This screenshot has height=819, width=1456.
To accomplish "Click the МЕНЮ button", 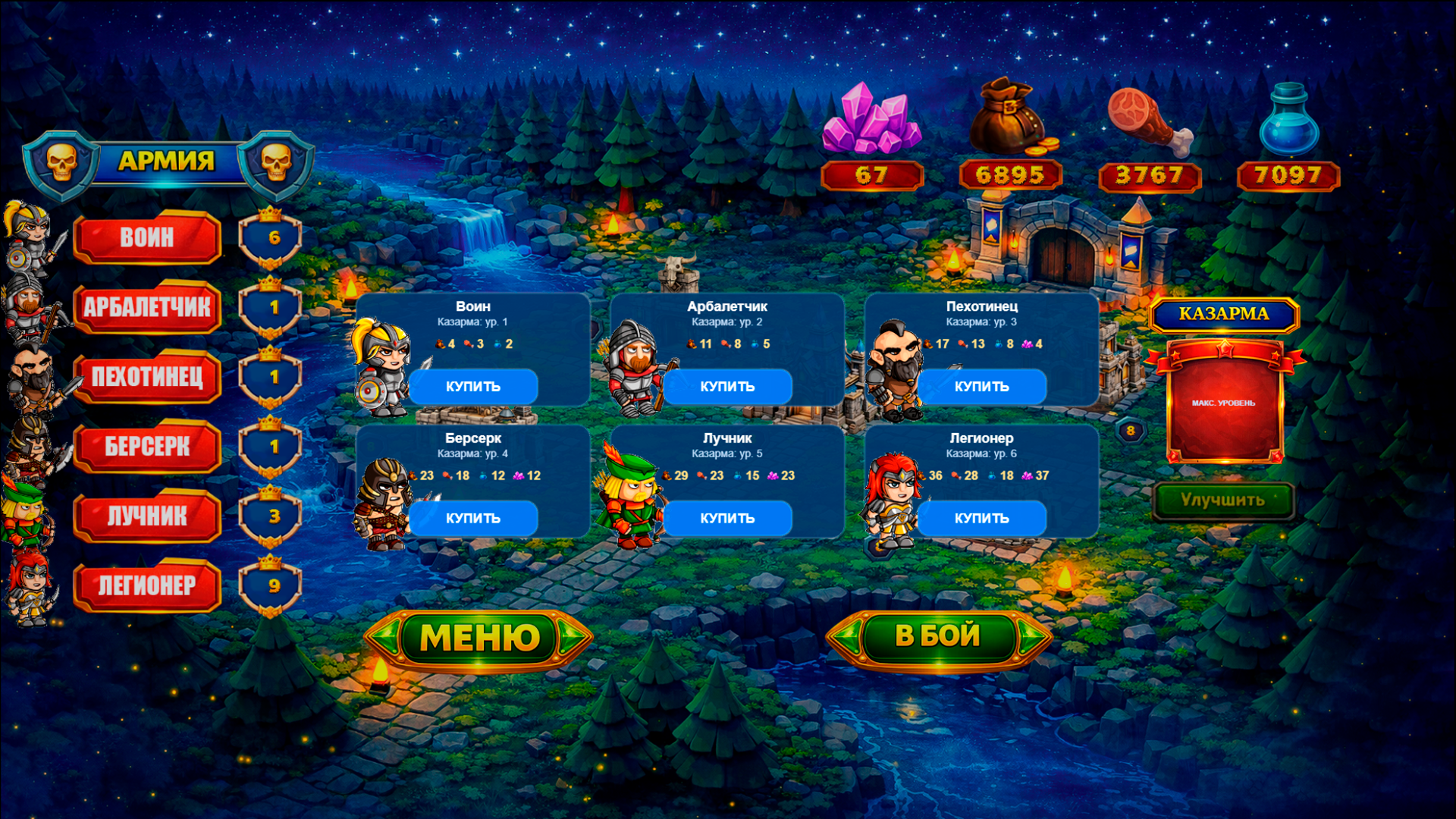I will pyautogui.click(x=478, y=637).
